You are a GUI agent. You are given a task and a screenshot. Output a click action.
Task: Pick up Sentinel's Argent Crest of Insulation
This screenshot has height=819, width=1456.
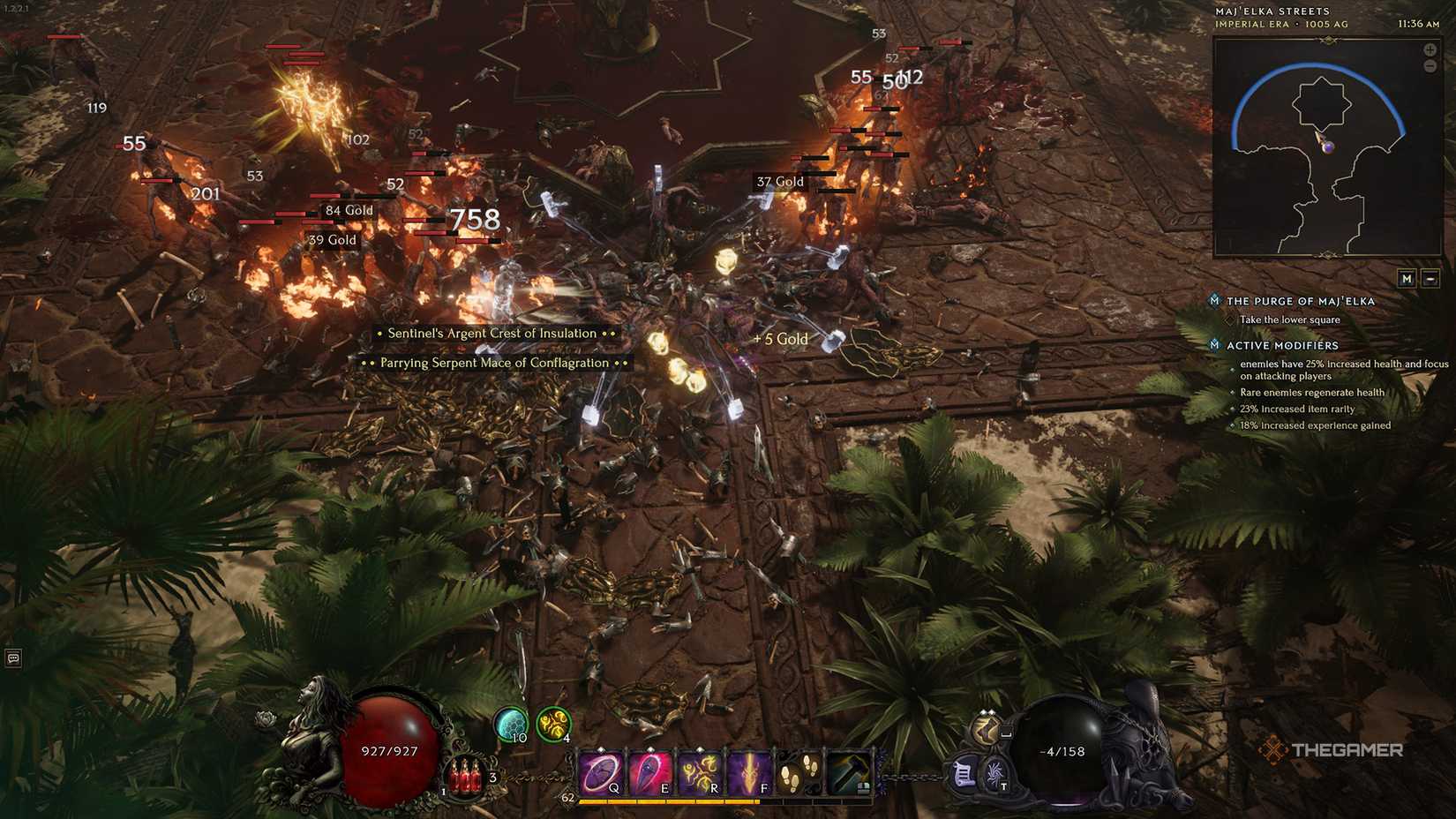(x=494, y=333)
